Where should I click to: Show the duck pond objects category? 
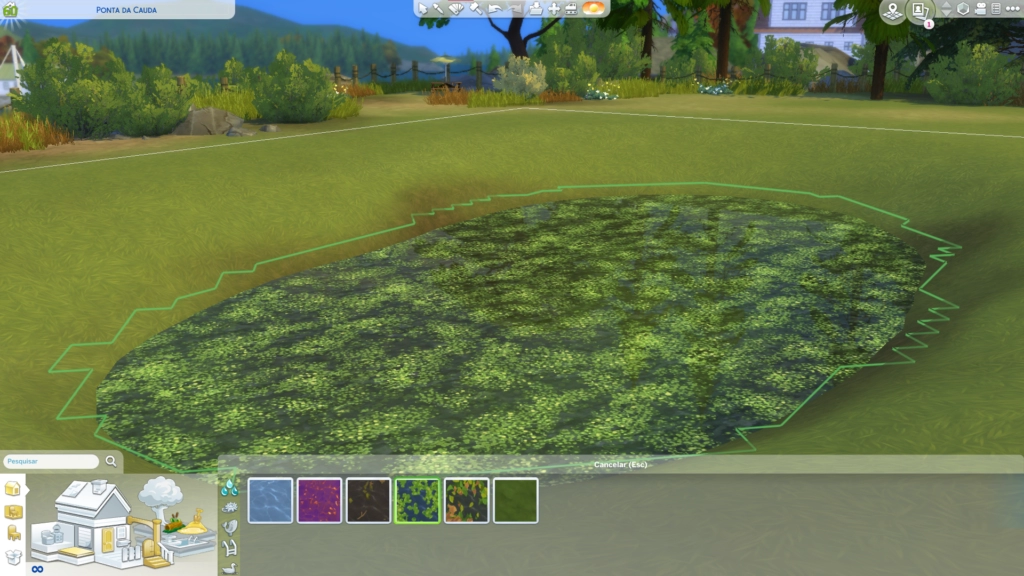230,567
